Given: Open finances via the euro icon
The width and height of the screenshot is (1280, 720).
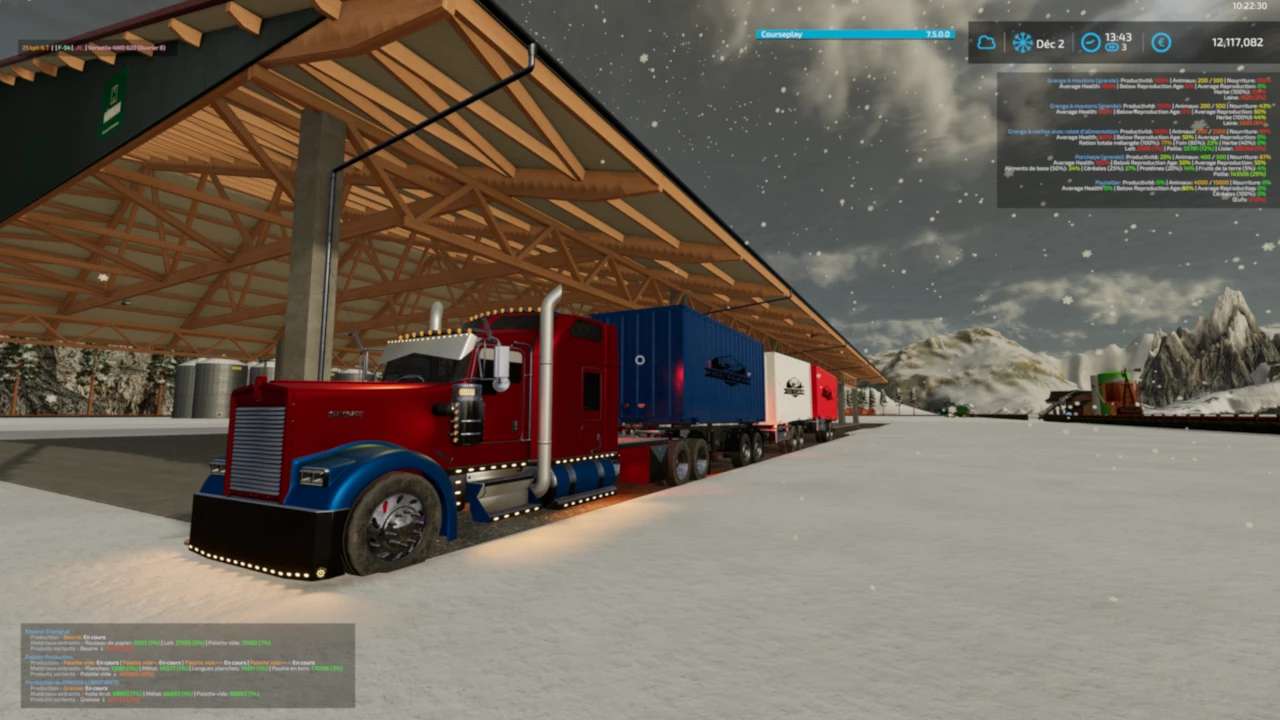Looking at the screenshot, I should click(x=1161, y=43).
